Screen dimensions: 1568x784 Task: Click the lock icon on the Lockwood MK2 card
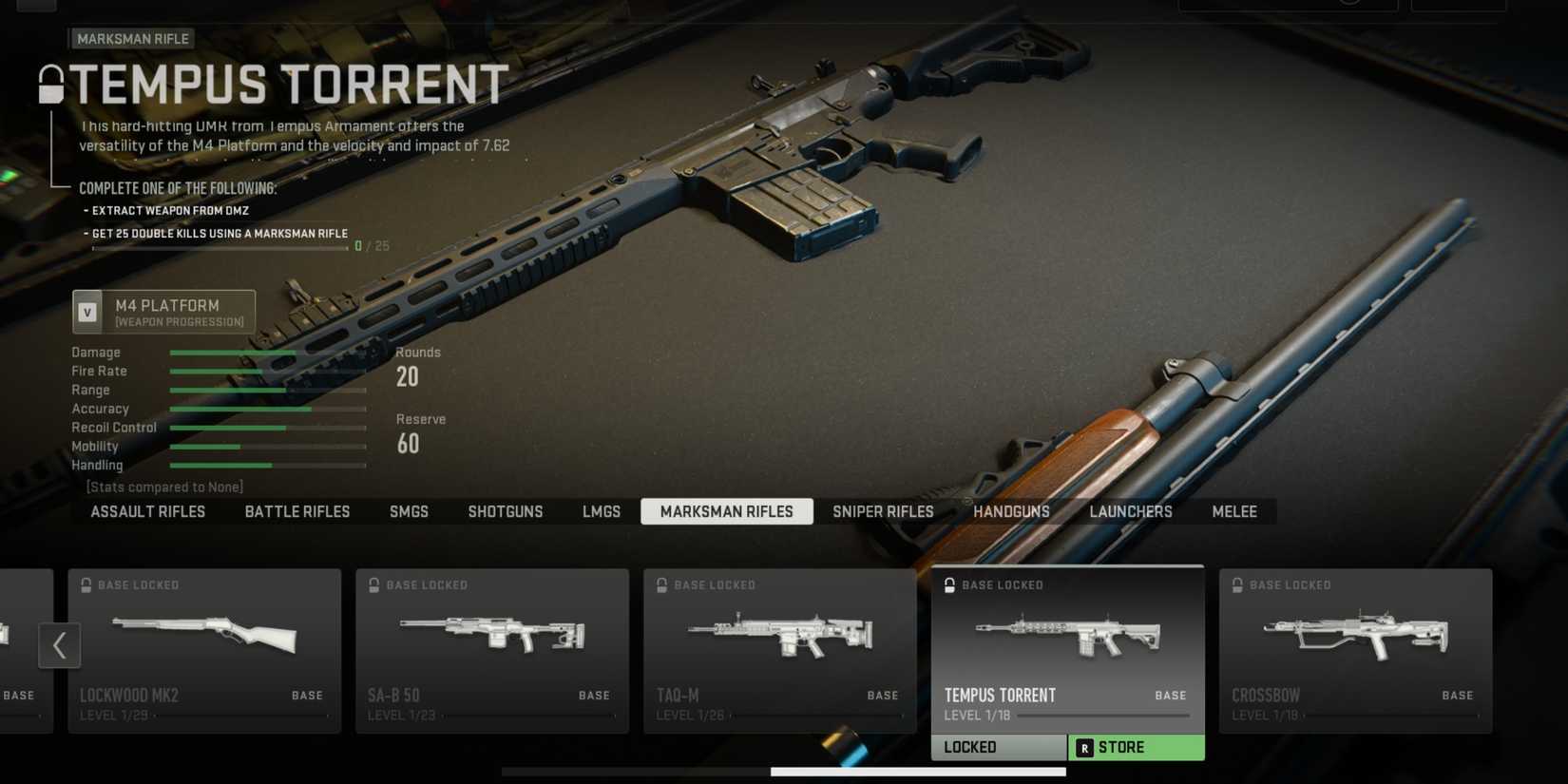tap(86, 584)
